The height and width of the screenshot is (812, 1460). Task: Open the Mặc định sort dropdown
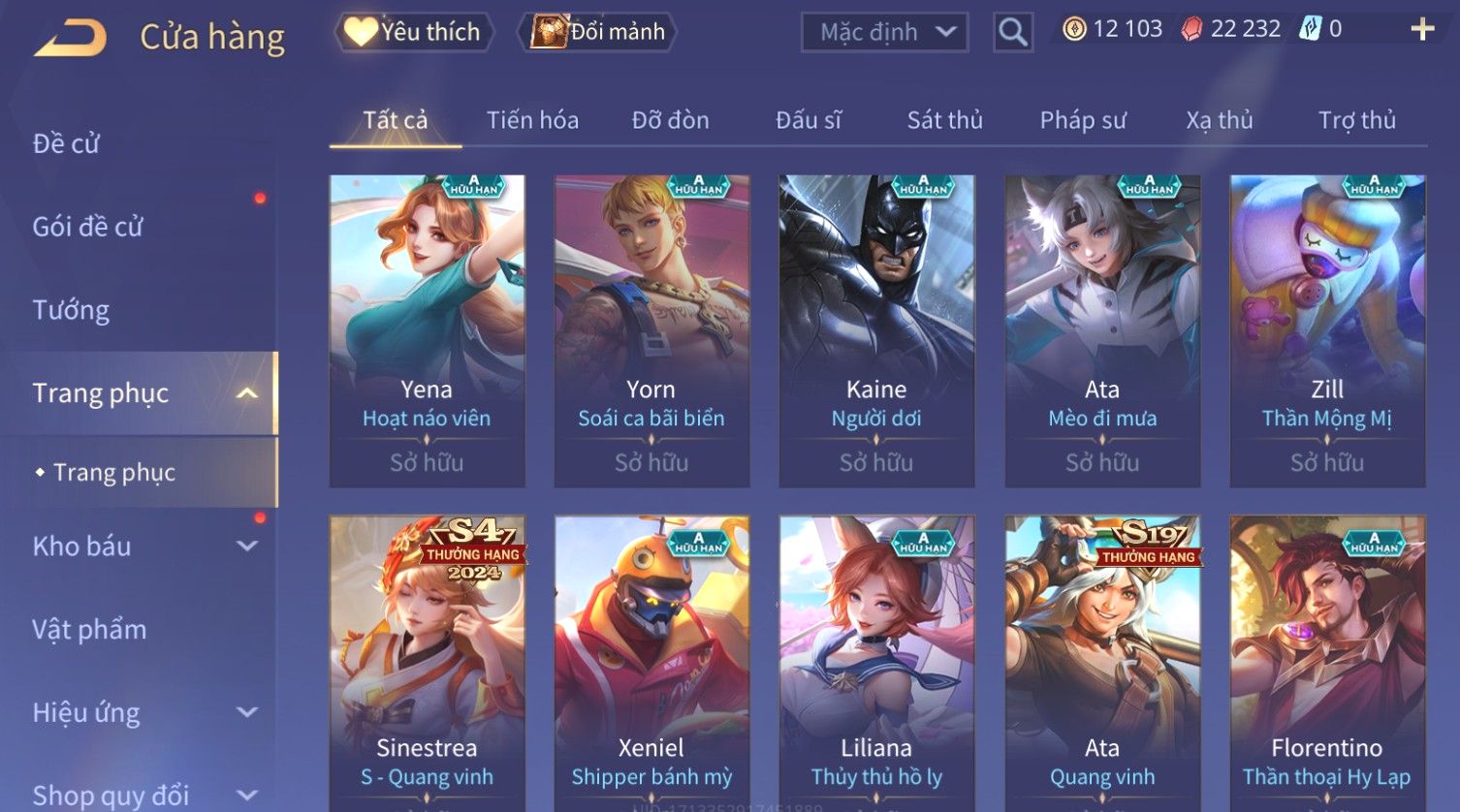(x=884, y=32)
